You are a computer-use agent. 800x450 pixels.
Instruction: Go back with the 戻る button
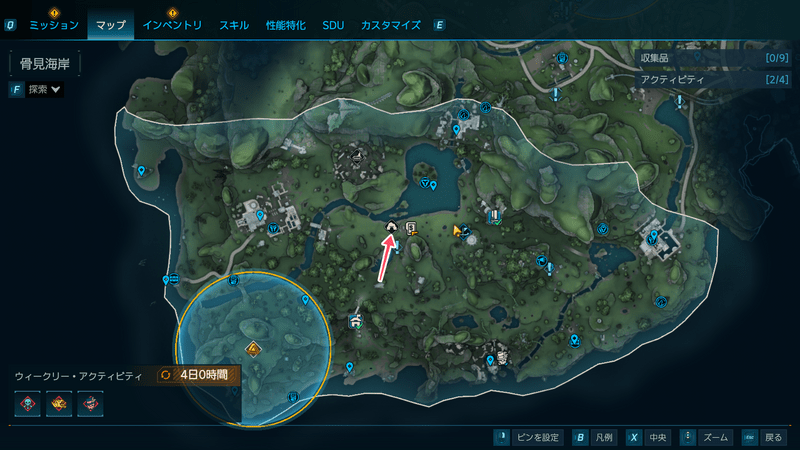tap(764, 438)
